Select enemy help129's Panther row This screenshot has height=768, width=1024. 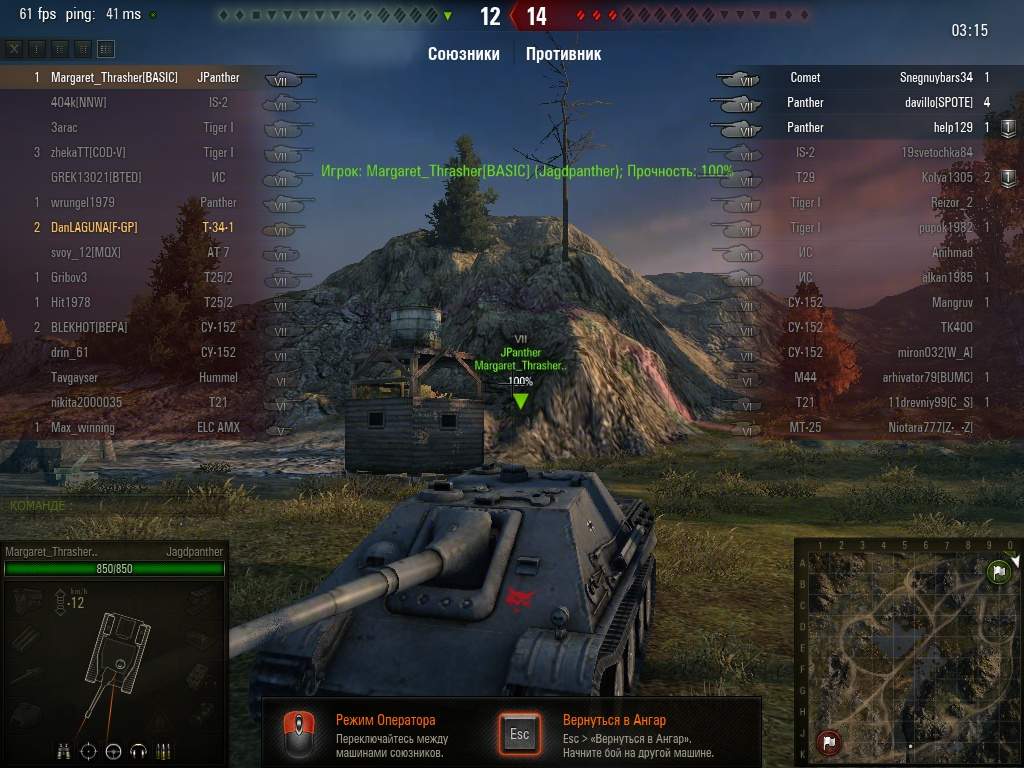click(880, 127)
